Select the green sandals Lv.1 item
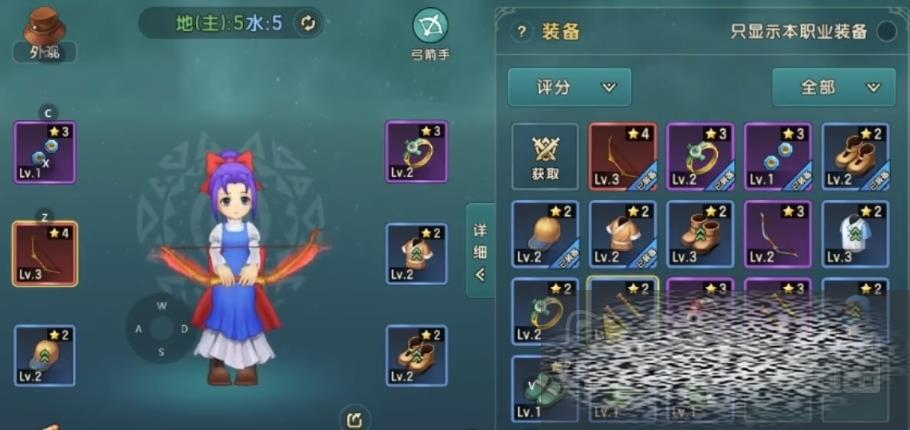This screenshot has height=430, width=910. (x=545, y=388)
